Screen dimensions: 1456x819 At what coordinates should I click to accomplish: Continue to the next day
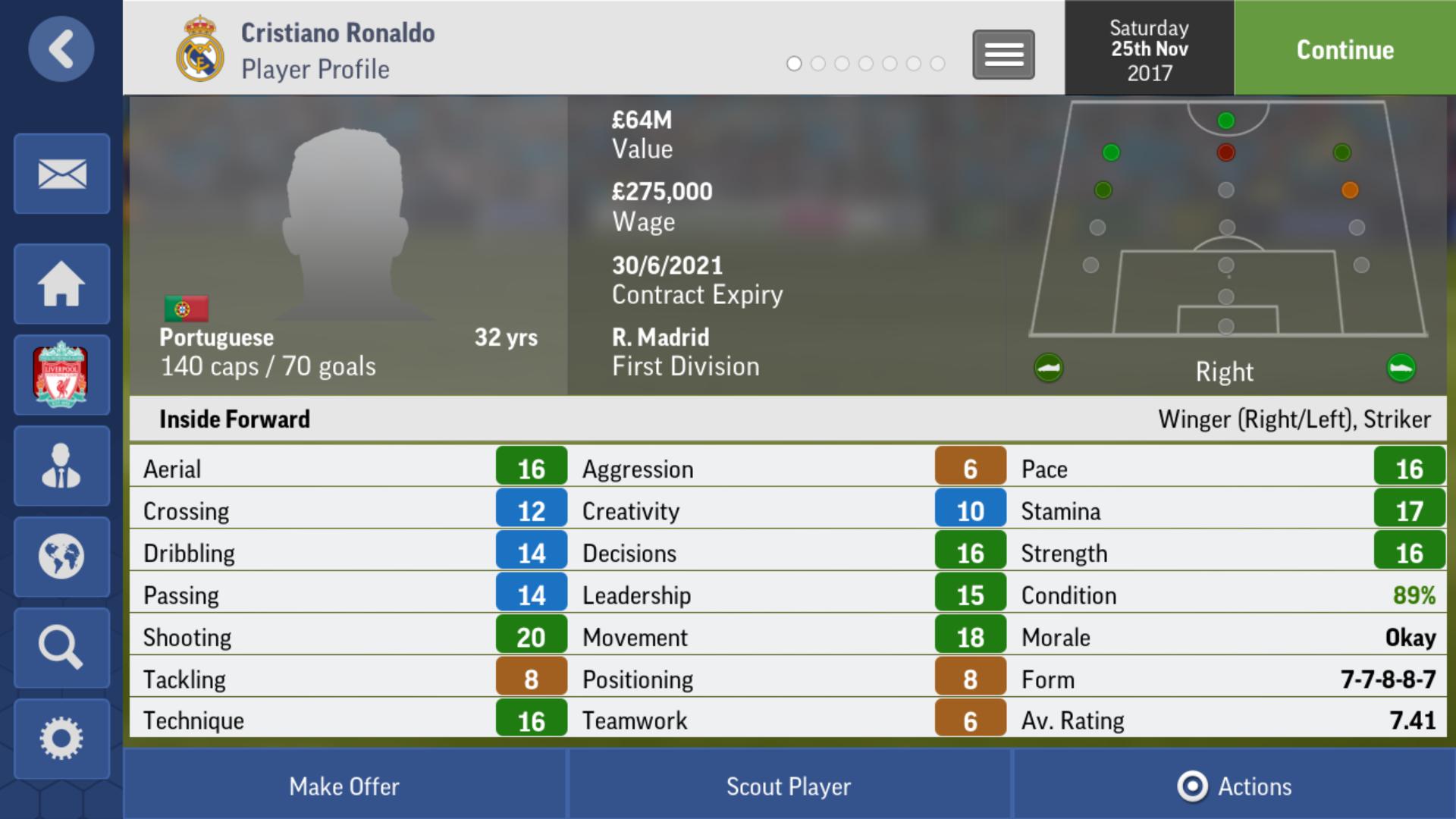(1345, 49)
